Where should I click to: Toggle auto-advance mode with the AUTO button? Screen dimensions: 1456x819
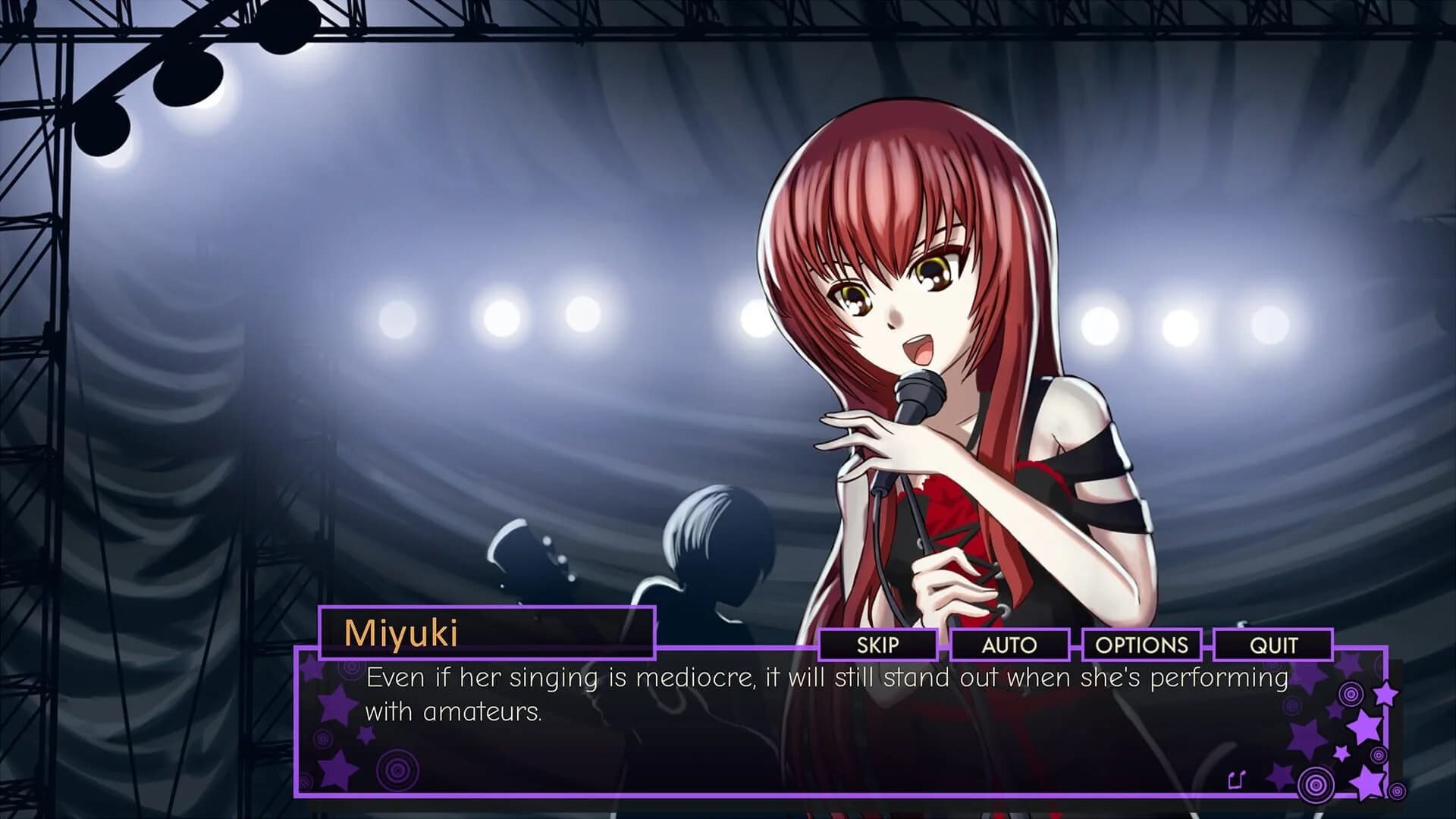click(x=1012, y=645)
